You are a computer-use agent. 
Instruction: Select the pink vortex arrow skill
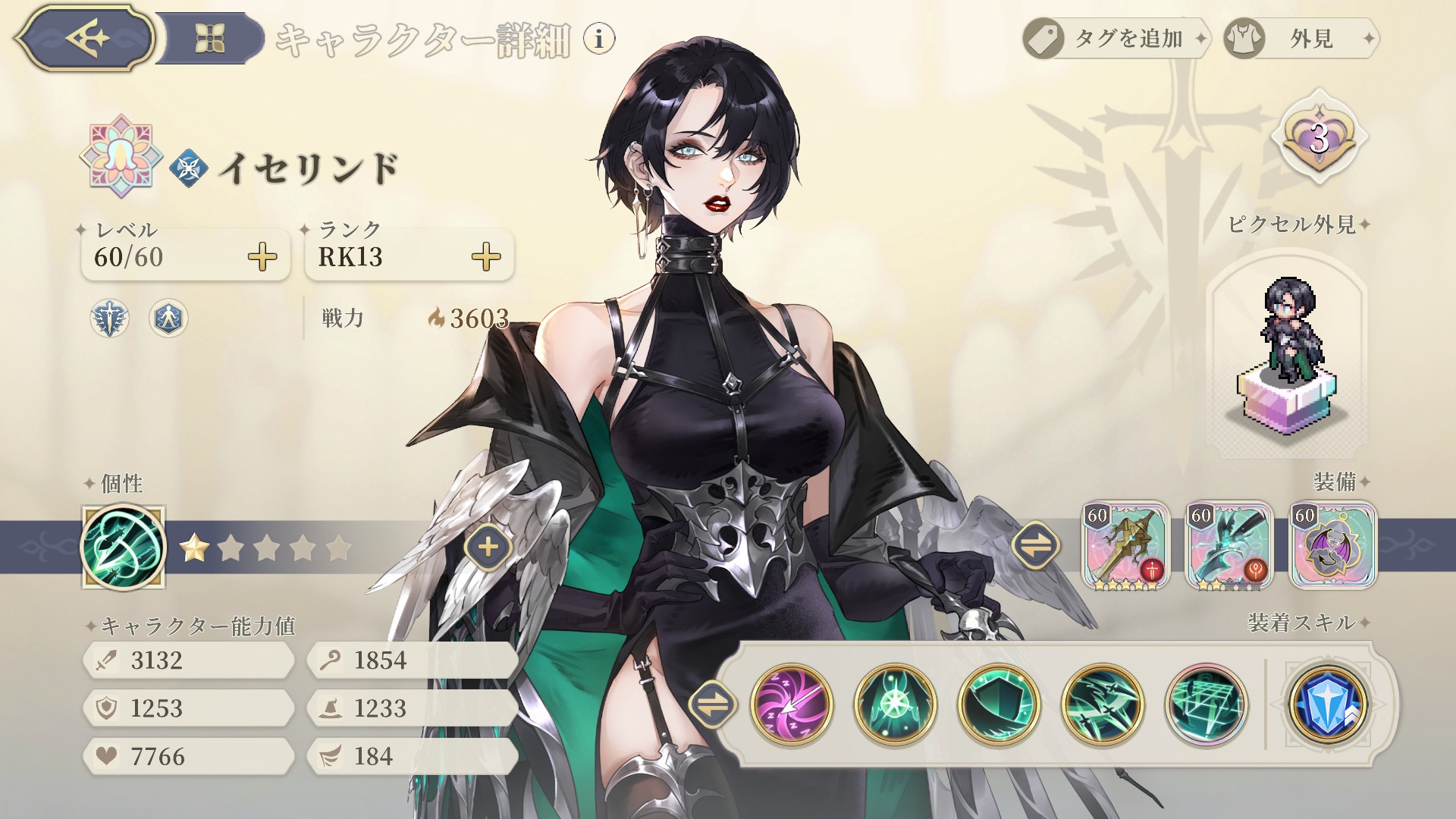coord(792,705)
